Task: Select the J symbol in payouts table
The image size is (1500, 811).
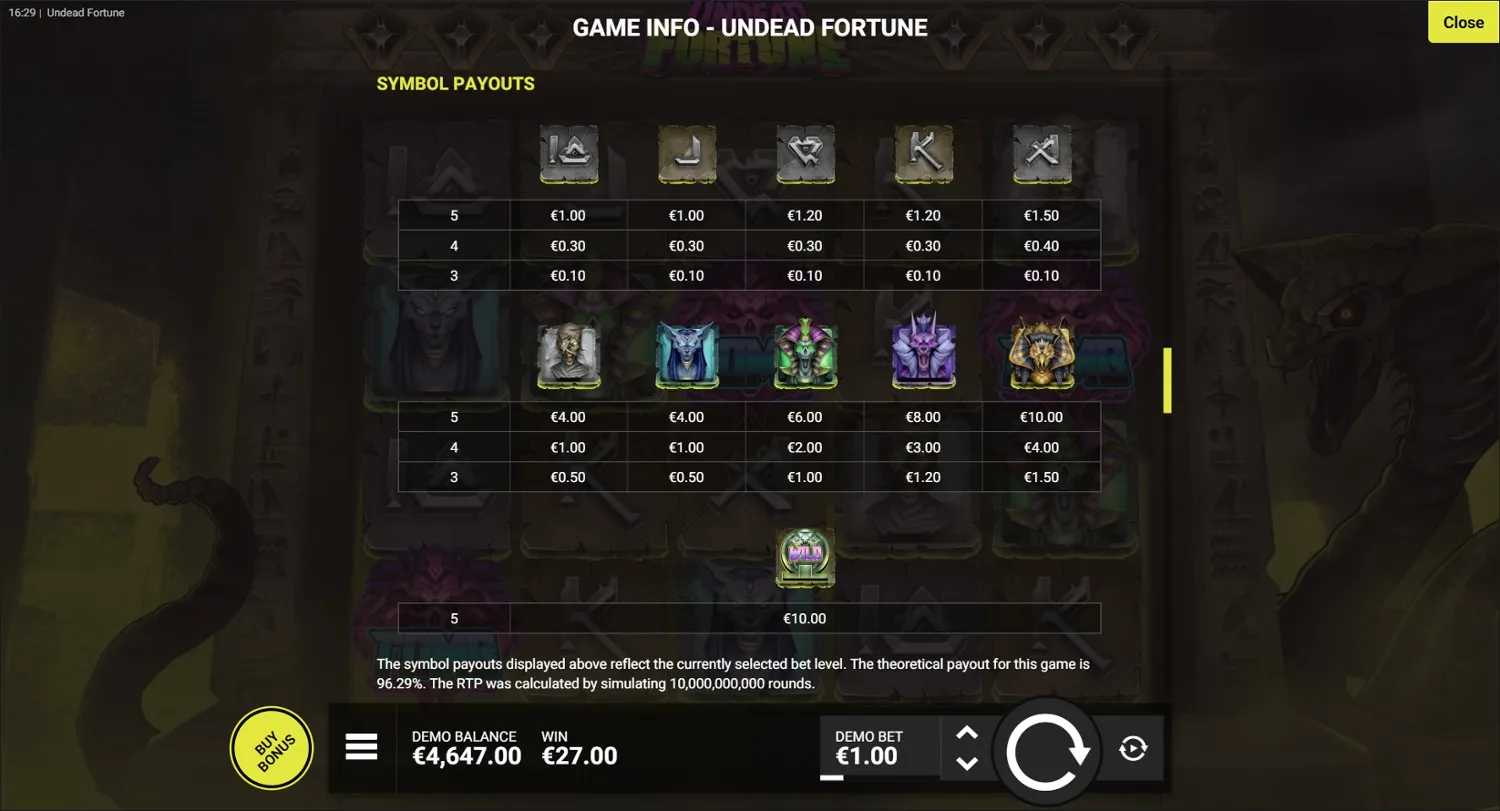Action: pyautogui.click(x=686, y=155)
